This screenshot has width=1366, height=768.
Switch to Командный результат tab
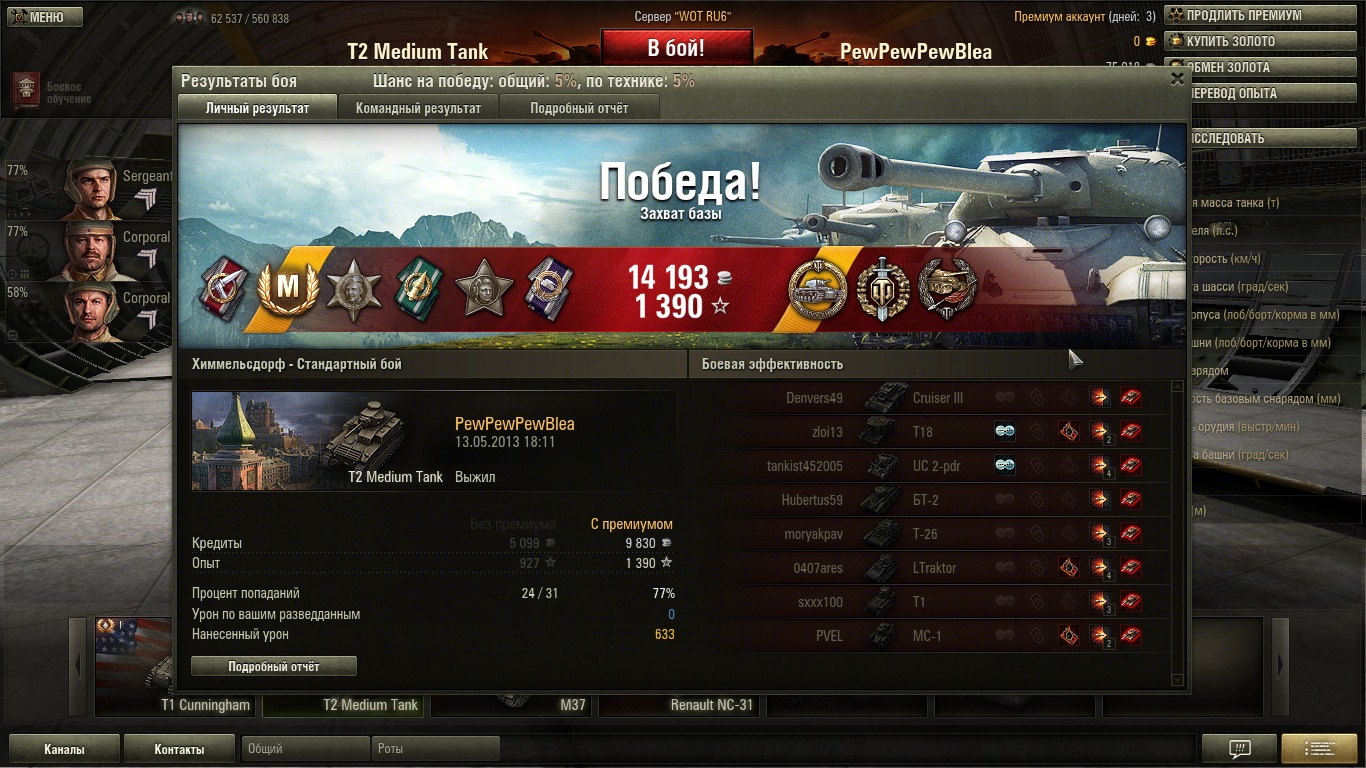418,108
